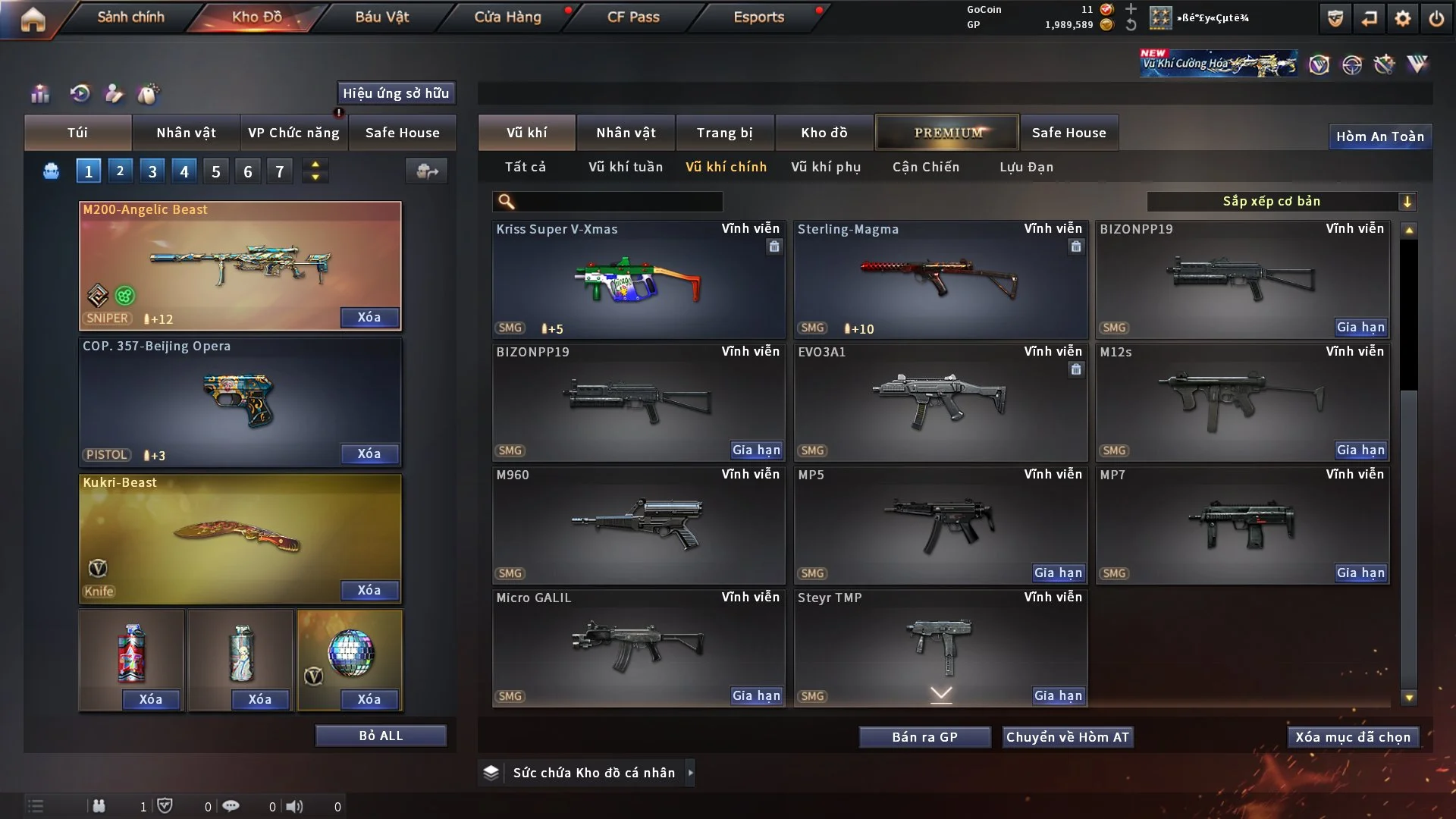Open the CF Pass page
The height and width of the screenshot is (819, 1456).
(633, 17)
